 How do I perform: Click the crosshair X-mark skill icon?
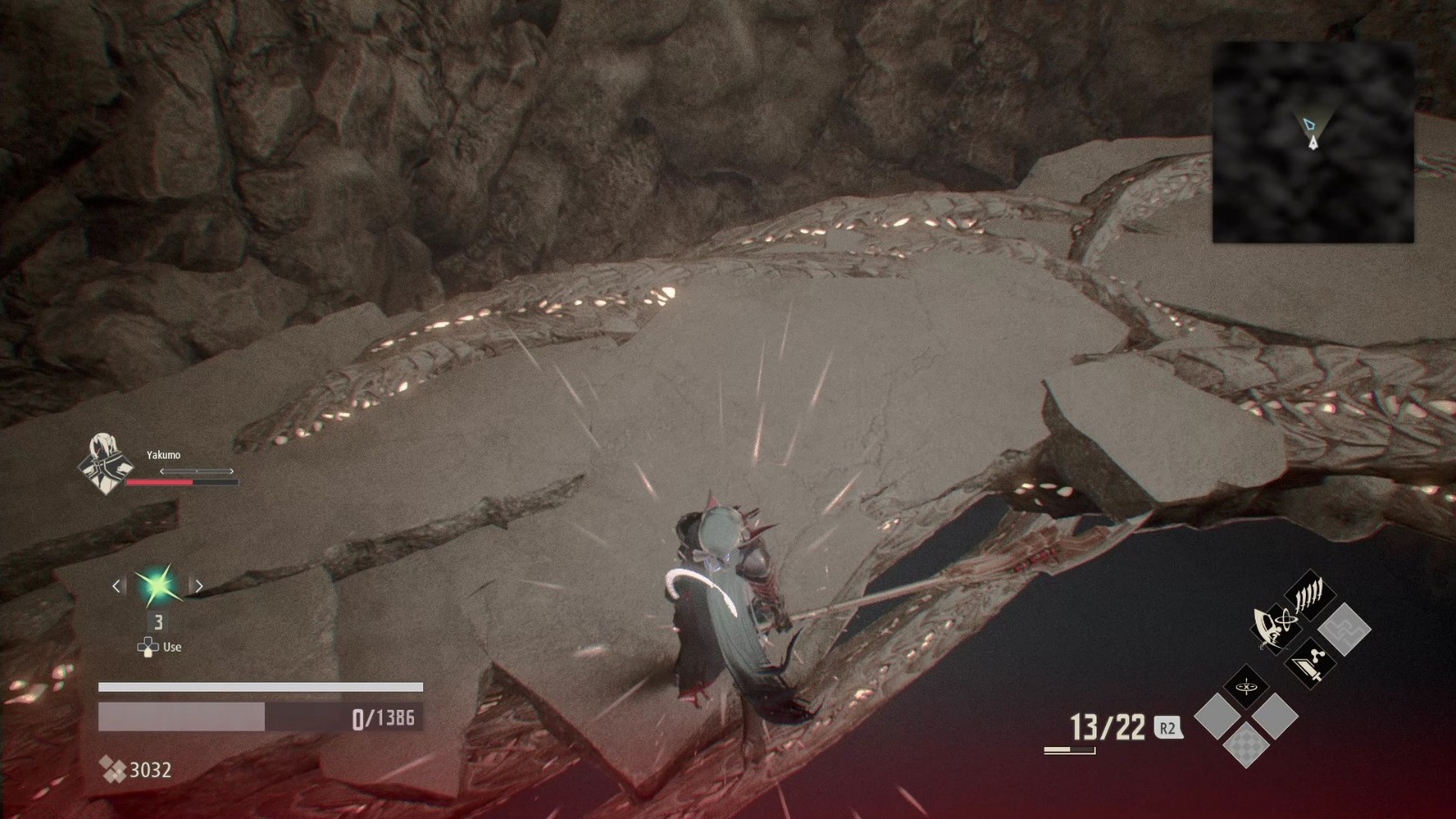pyautogui.click(x=1246, y=686)
